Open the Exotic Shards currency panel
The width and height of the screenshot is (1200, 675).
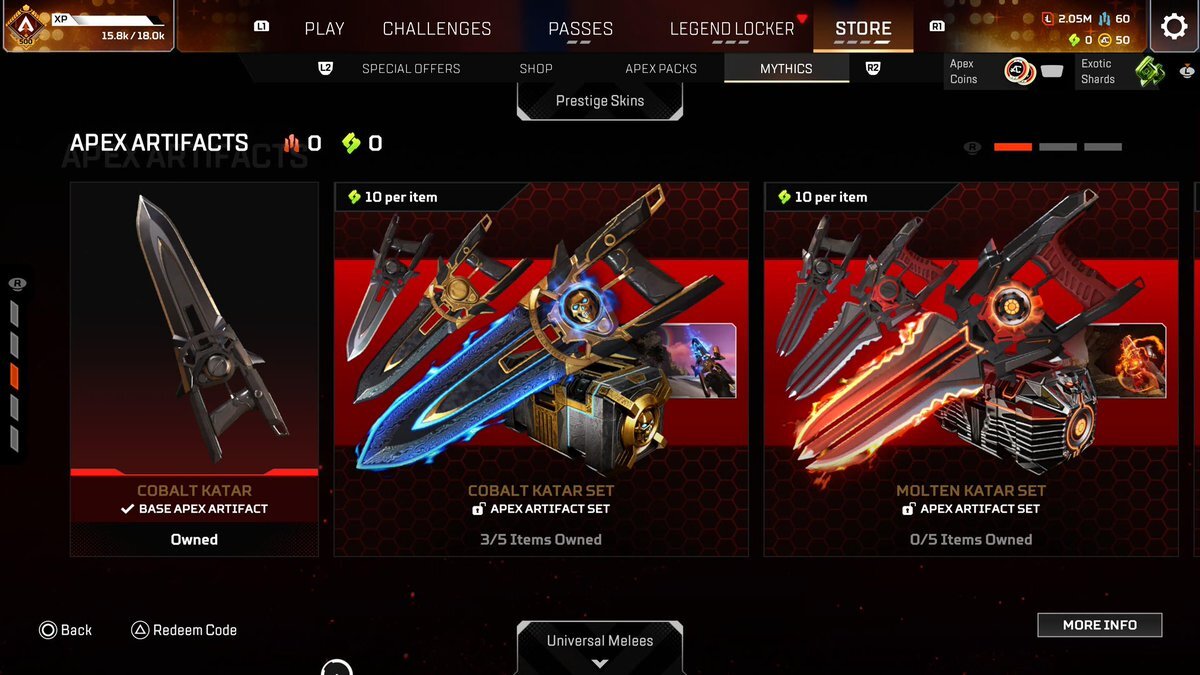coord(1122,72)
